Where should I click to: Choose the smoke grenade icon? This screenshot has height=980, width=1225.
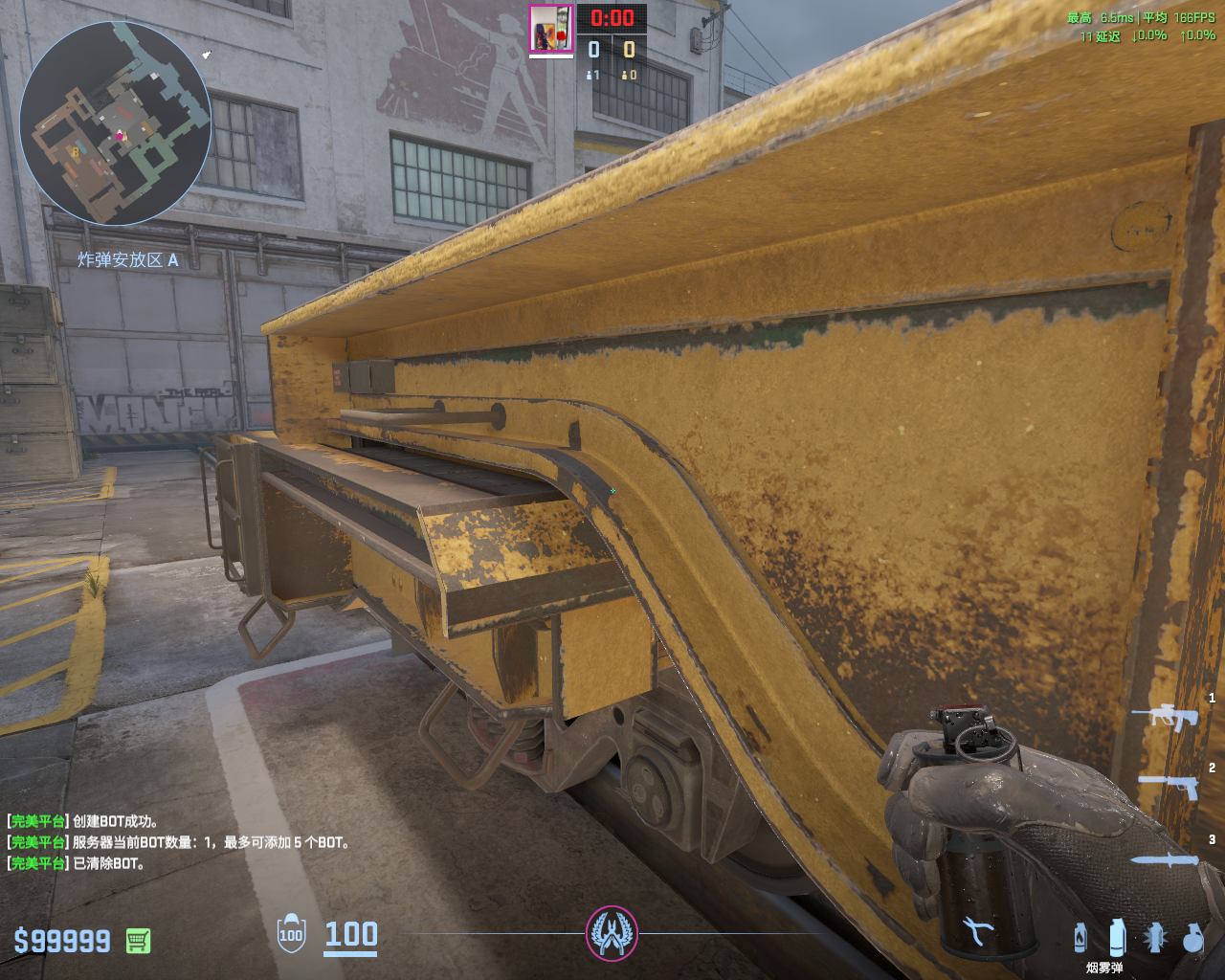pos(1117,938)
